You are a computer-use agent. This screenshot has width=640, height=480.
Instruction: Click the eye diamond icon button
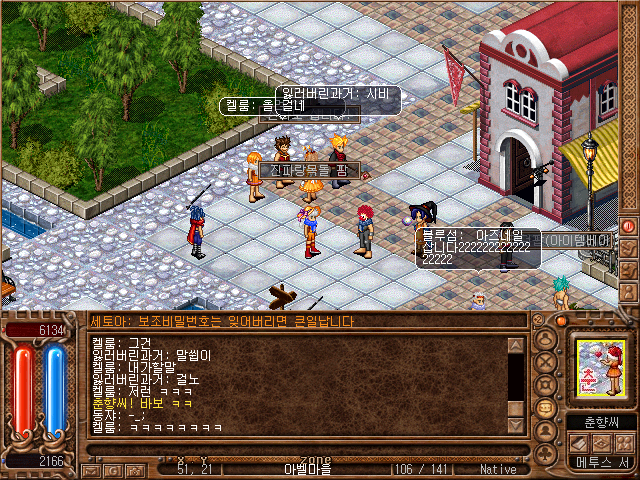(602, 443)
